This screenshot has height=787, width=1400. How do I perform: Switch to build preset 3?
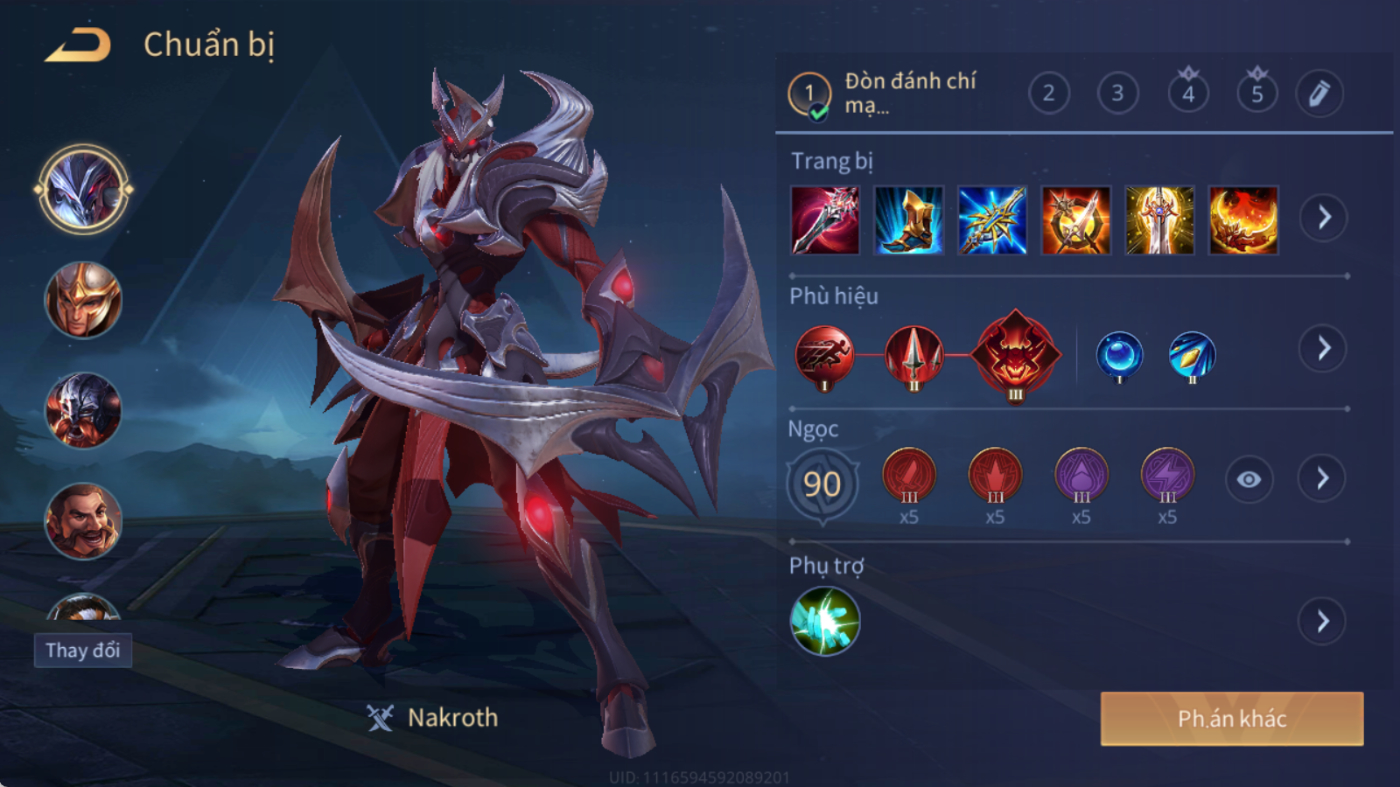(1118, 94)
